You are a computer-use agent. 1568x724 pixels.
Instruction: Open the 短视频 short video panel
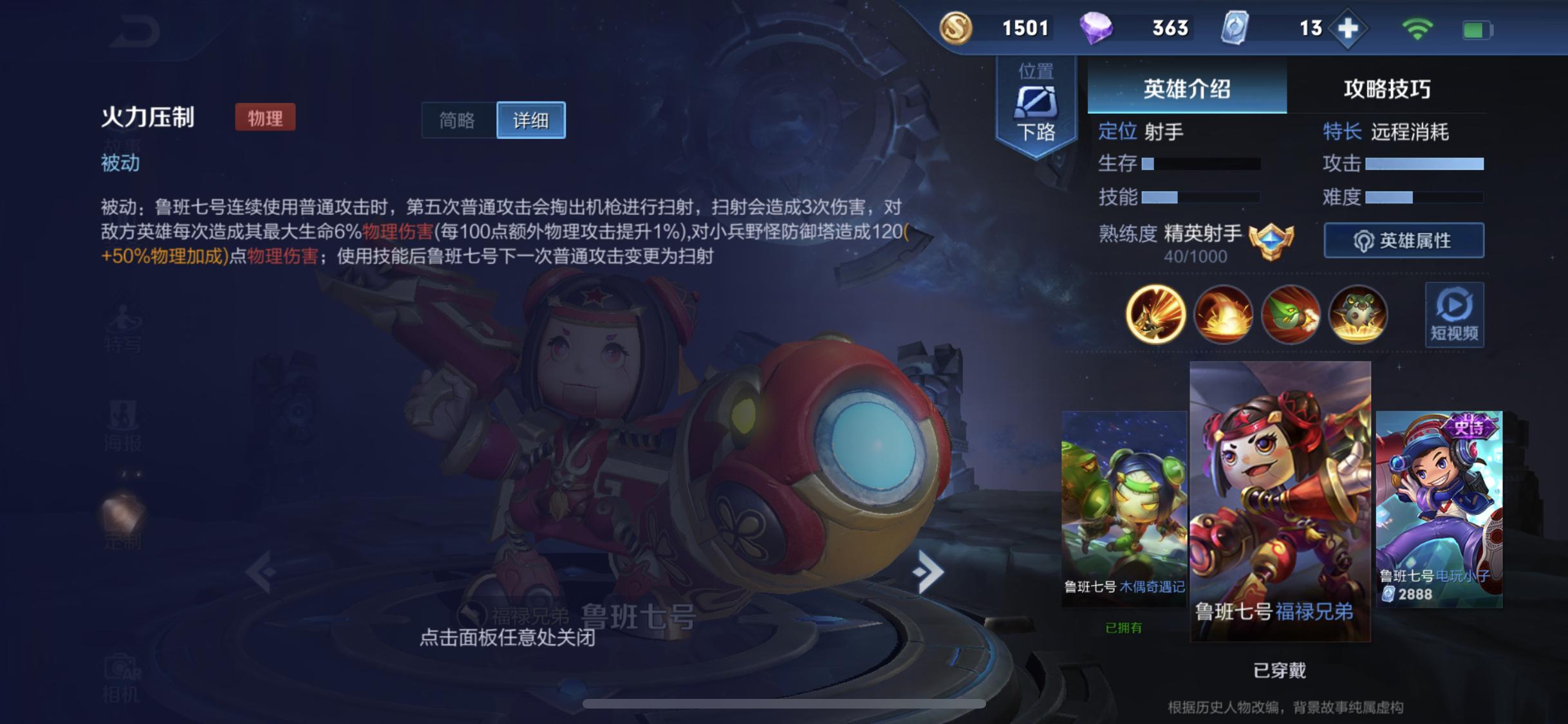coord(1453,314)
